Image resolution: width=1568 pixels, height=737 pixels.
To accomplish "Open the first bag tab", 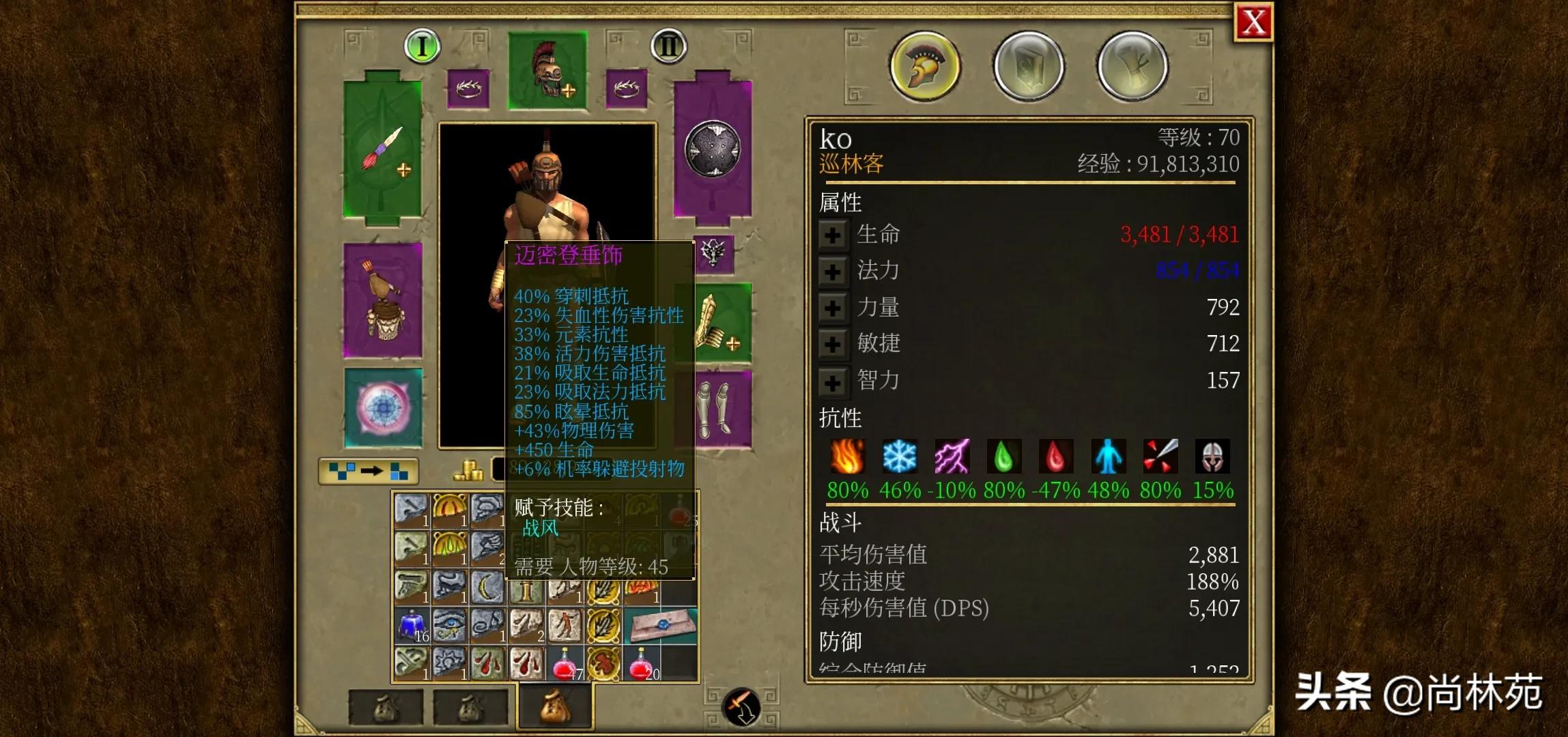I will [x=386, y=707].
